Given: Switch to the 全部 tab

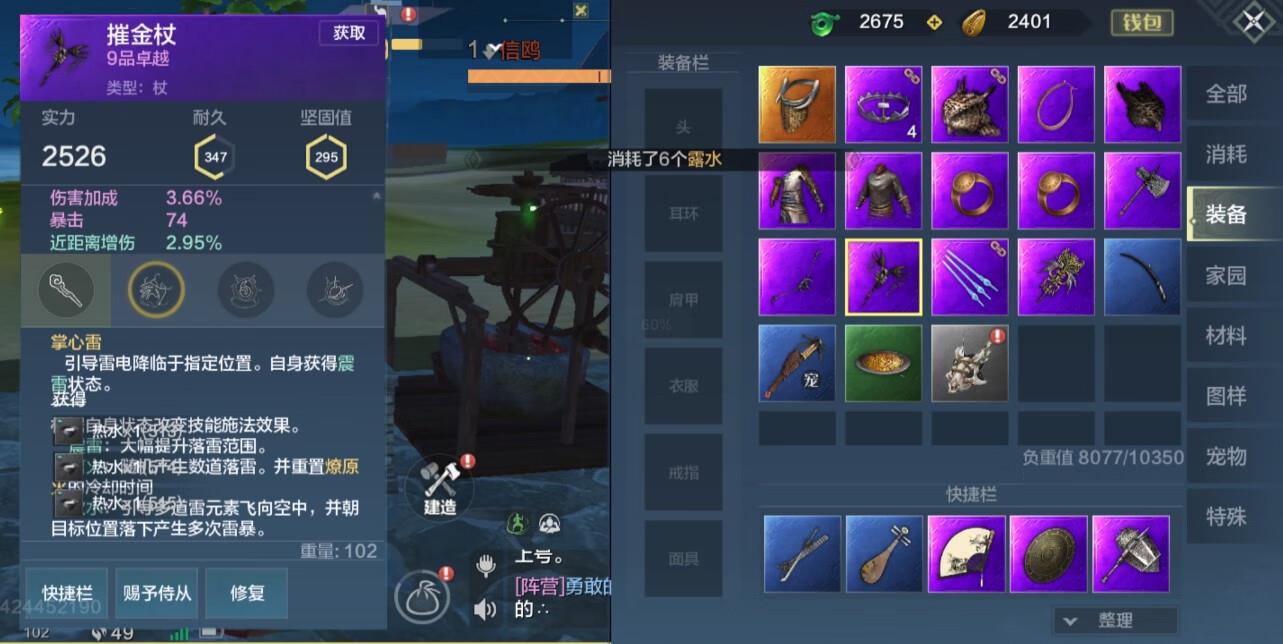Looking at the screenshot, I should pyautogui.click(x=1226, y=94).
